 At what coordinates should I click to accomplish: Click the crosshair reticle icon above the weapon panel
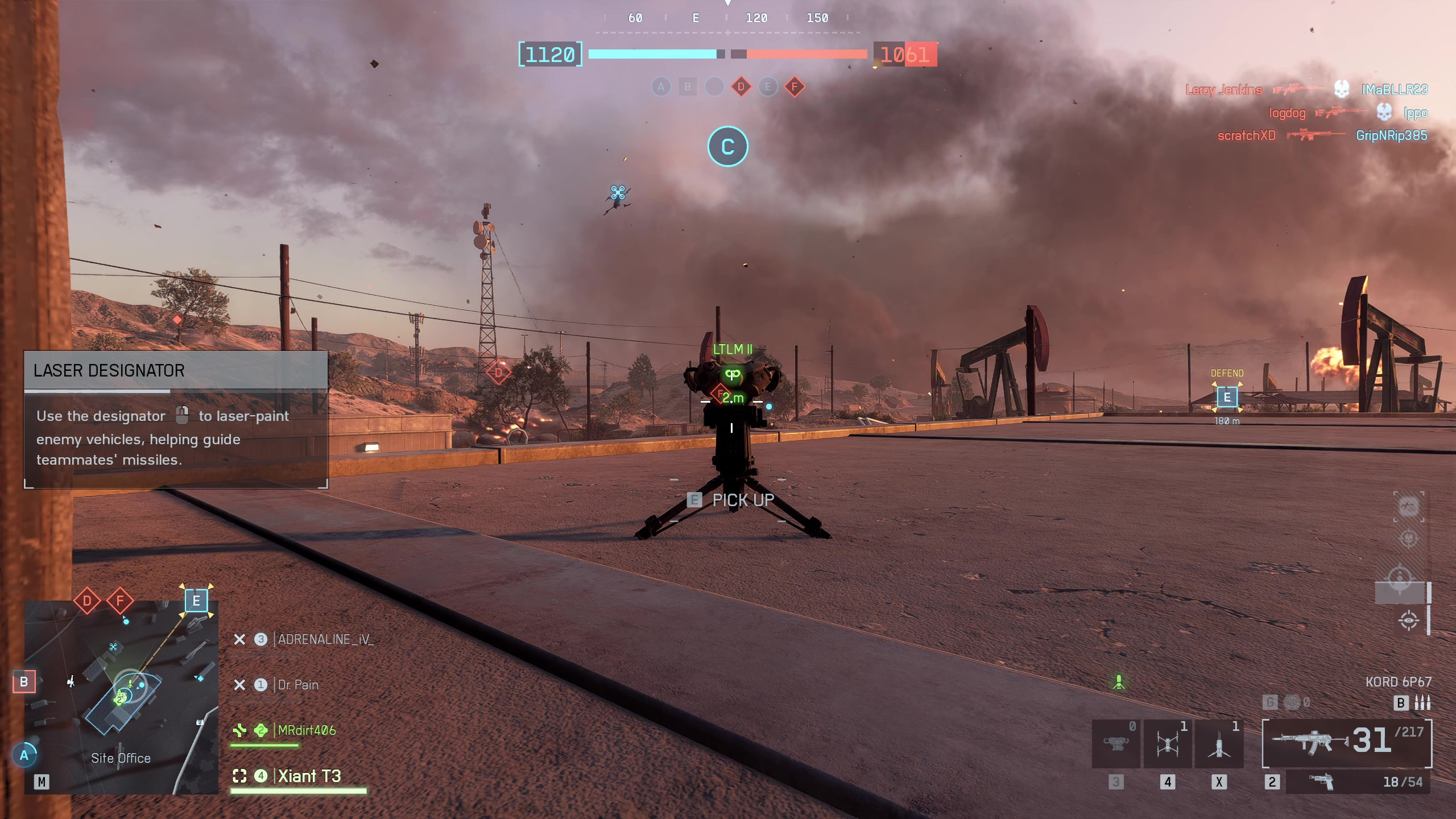1408,620
